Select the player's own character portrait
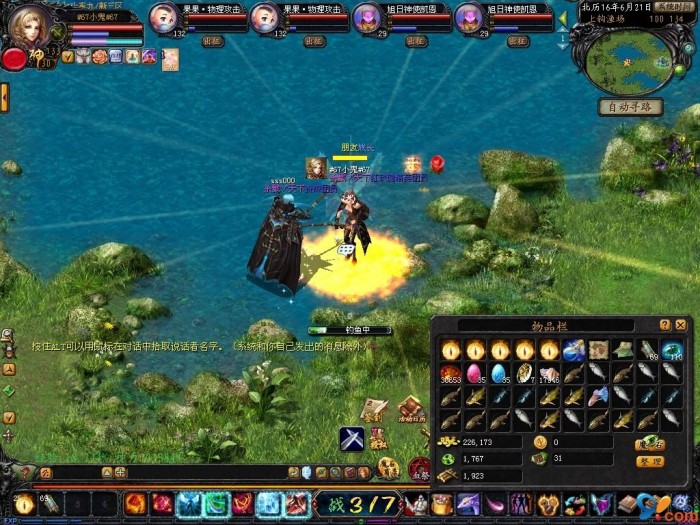Image resolution: width=700 pixels, height=525 pixels. point(29,27)
